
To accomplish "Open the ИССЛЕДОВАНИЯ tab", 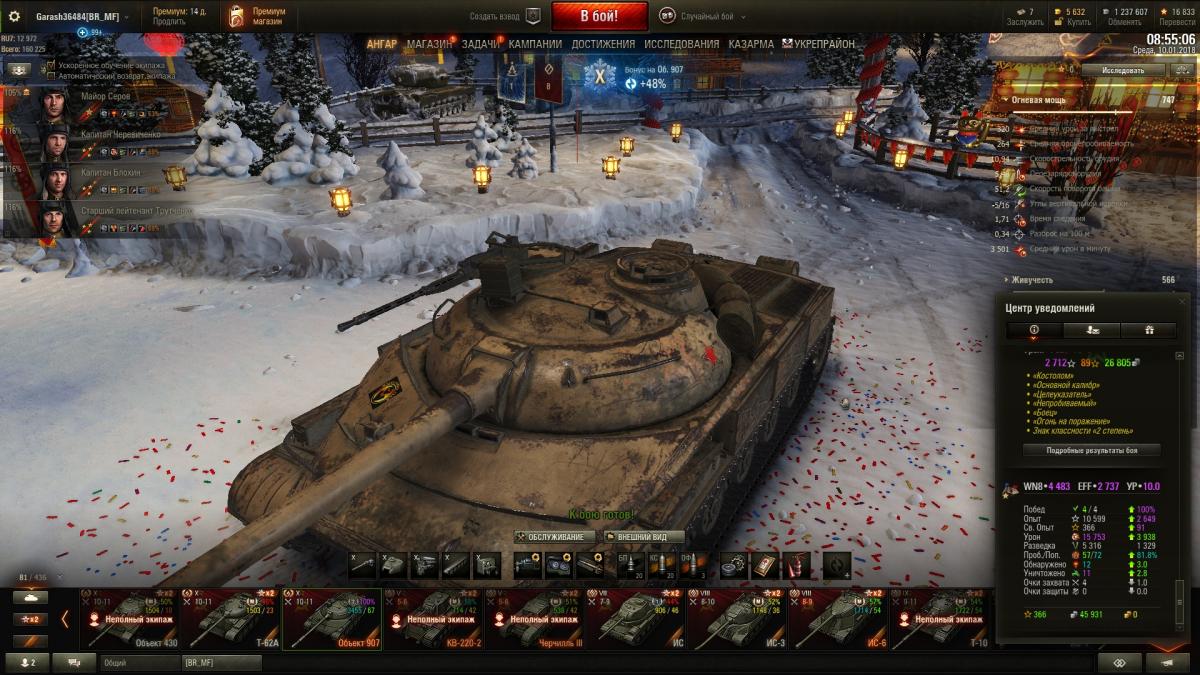I will [681, 44].
